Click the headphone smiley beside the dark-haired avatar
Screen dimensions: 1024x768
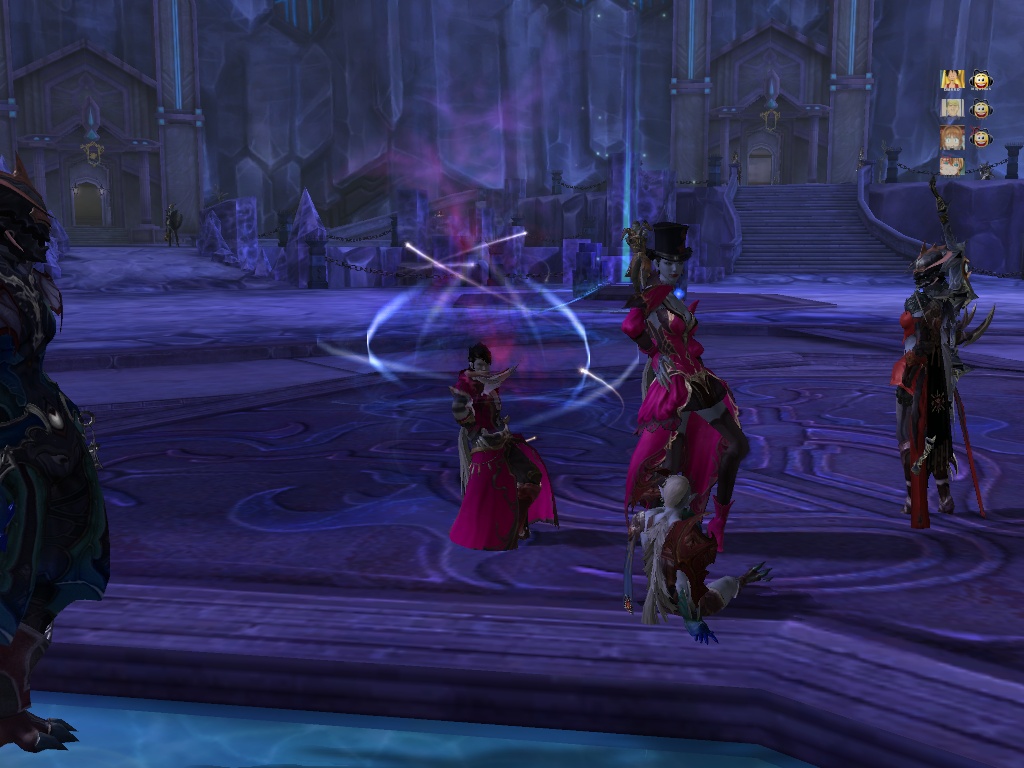tap(980, 80)
